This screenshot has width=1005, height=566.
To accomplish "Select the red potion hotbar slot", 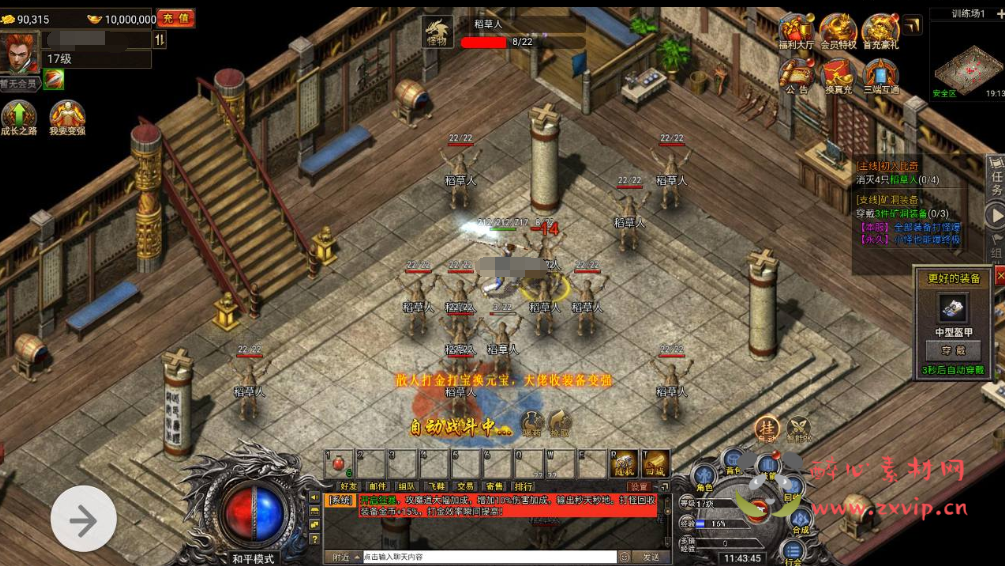I will [337, 463].
